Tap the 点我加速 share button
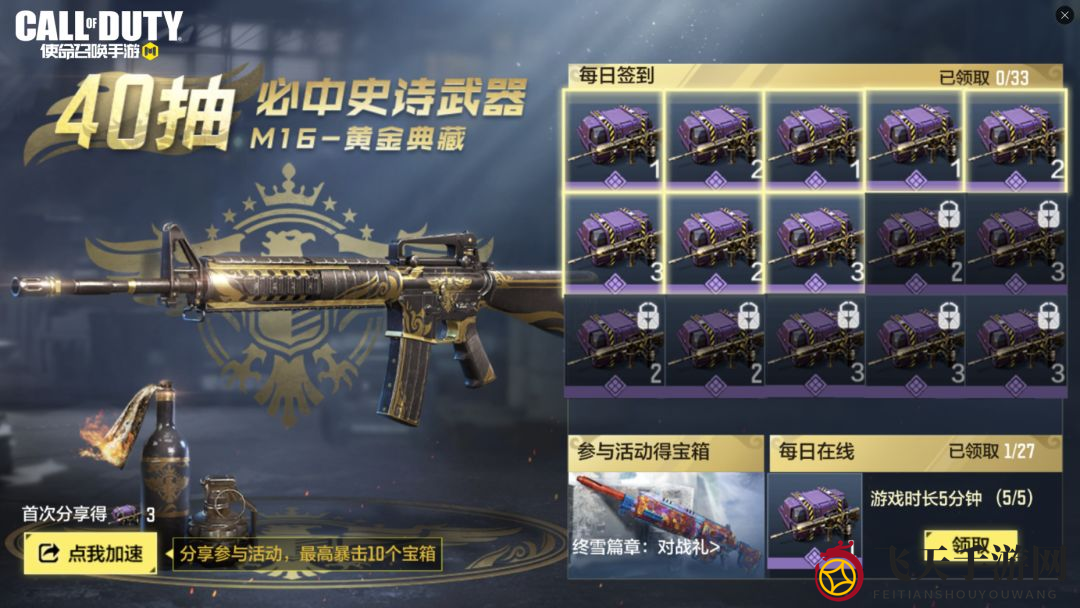The image size is (1080, 608). (x=90, y=553)
